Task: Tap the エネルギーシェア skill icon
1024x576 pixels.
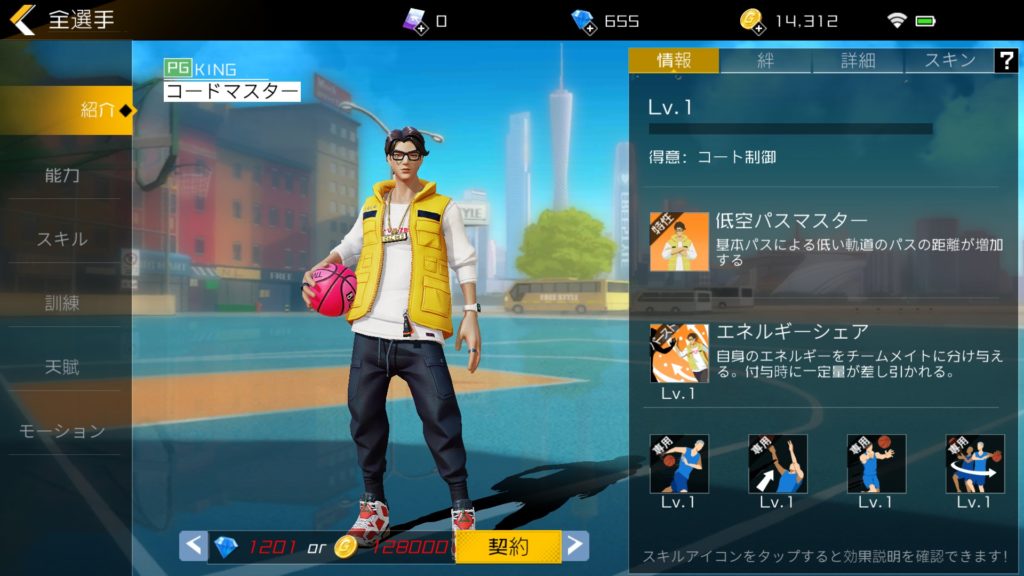Action: (679, 353)
